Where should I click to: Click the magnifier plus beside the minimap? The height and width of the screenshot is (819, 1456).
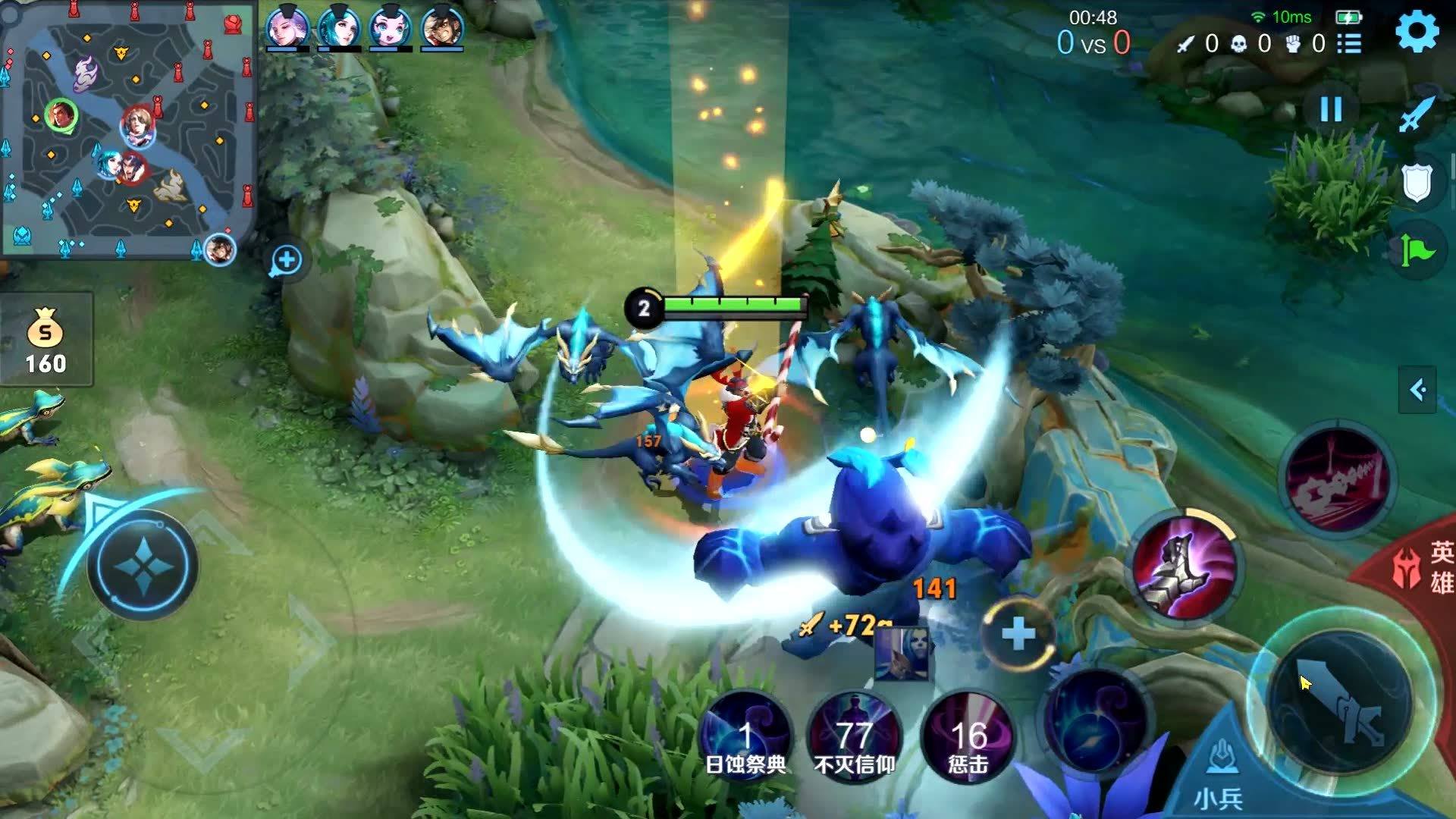pyautogui.click(x=287, y=261)
